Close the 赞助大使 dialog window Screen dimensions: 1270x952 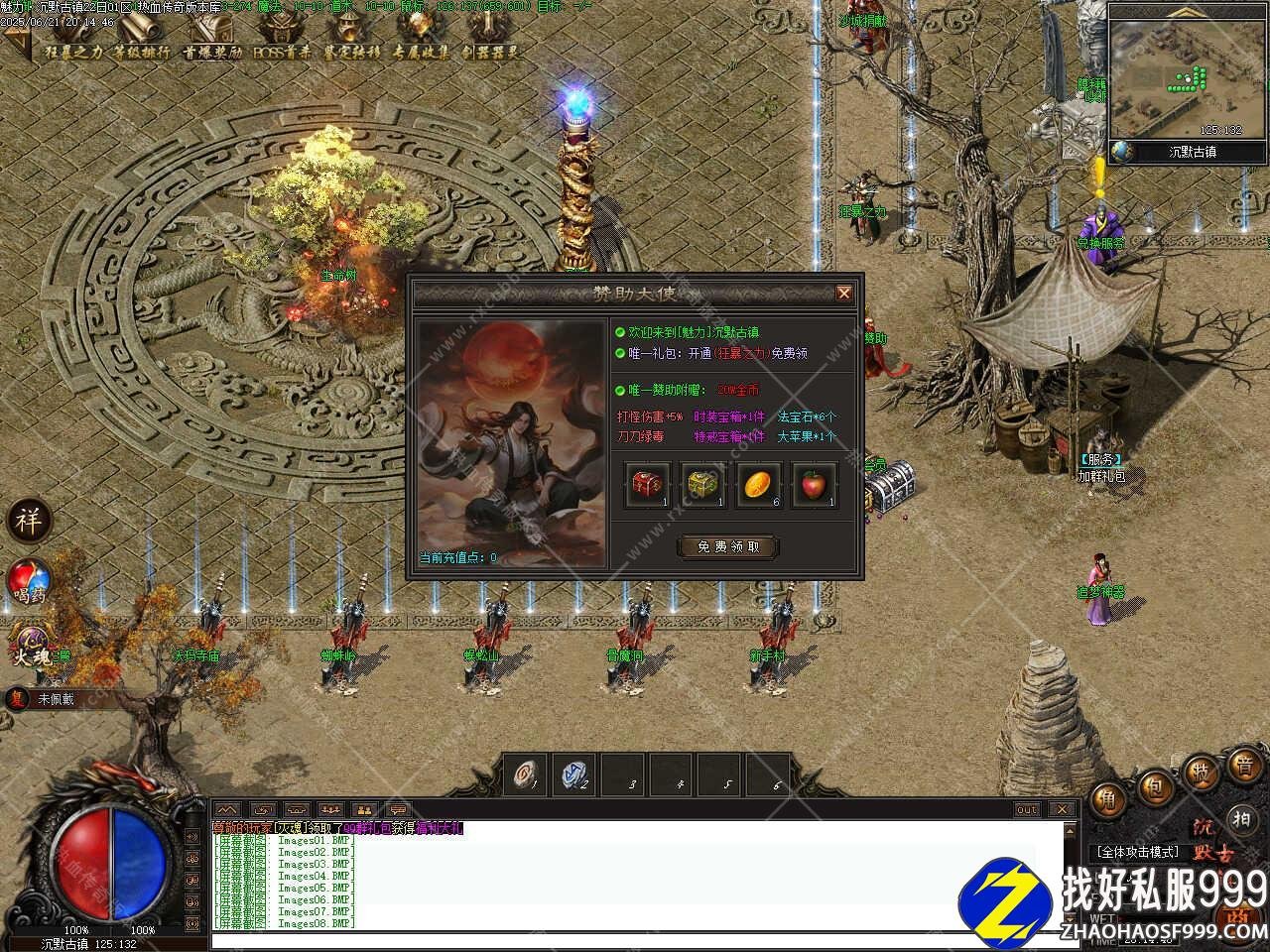click(x=843, y=293)
